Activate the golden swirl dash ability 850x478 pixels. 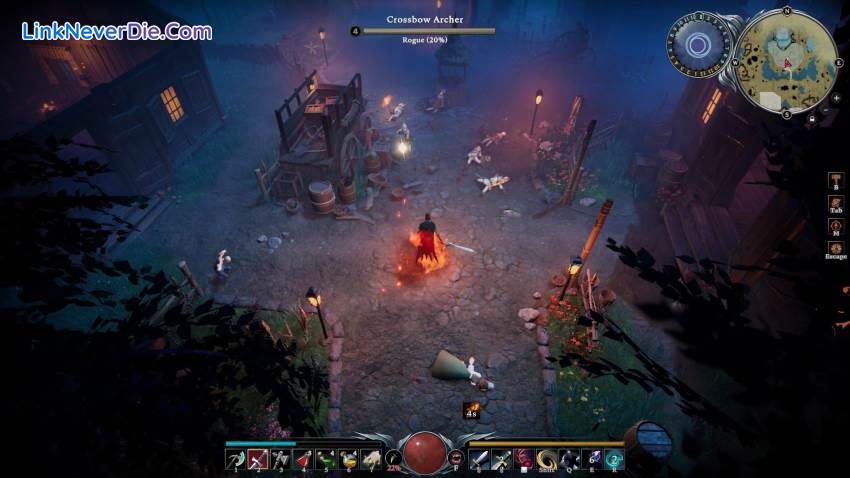click(x=548, y=459)
